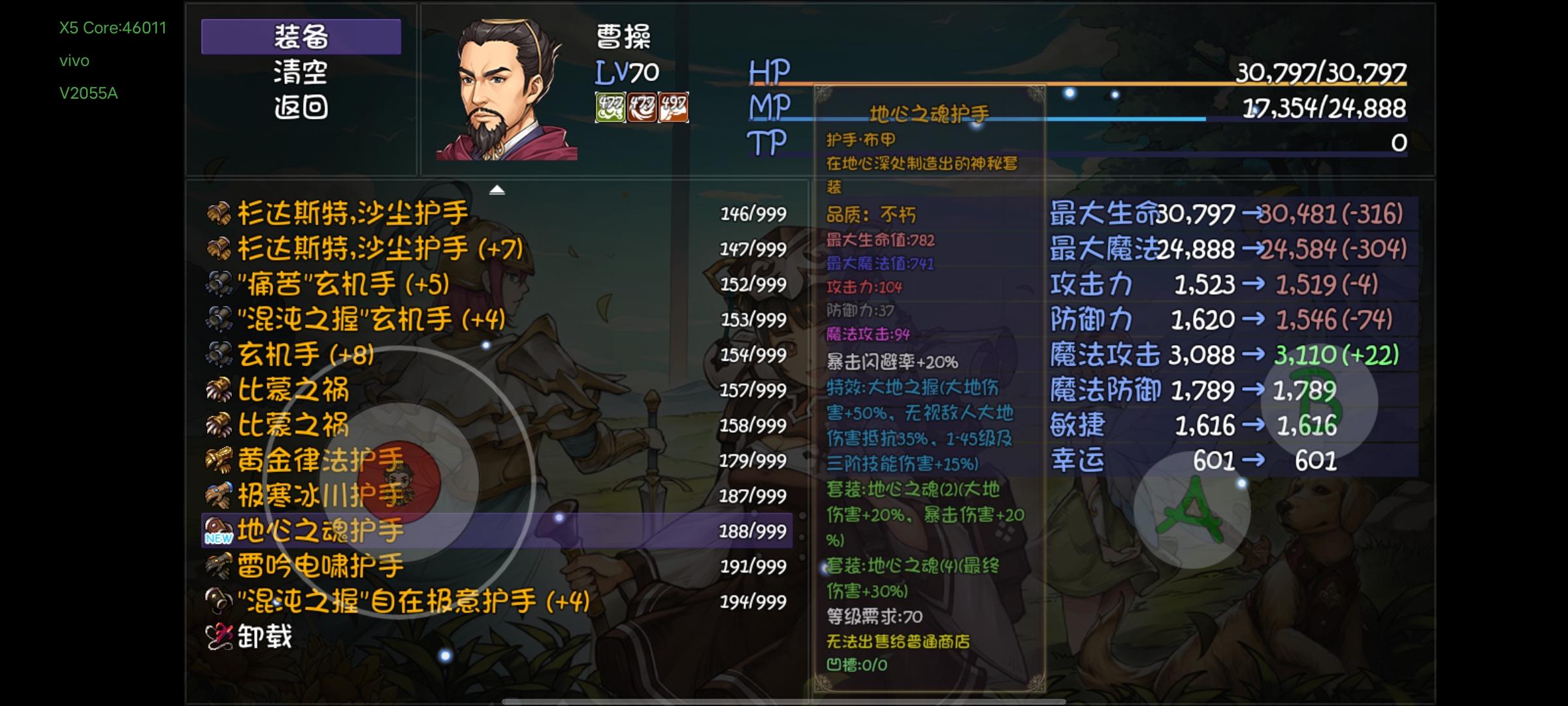Choose 清空 from the side menu
This screenshot has width=1568, height=706.
point(302,74)
